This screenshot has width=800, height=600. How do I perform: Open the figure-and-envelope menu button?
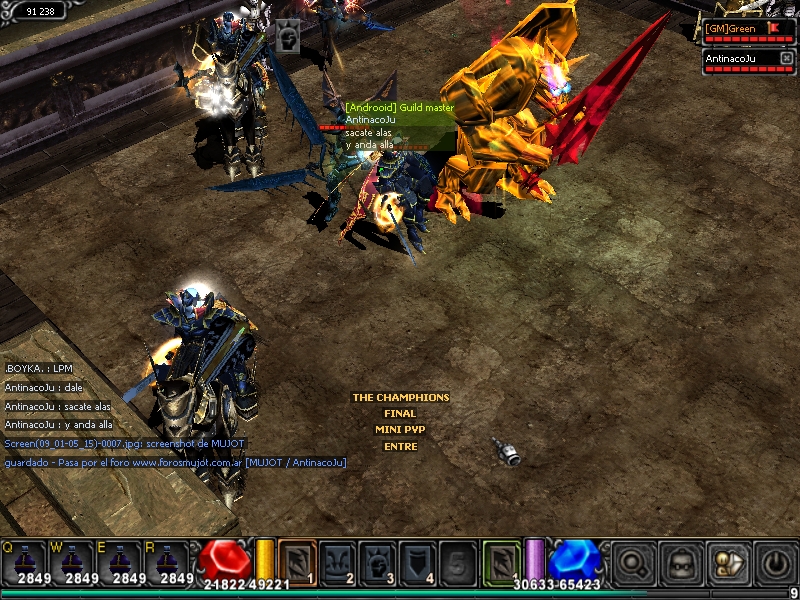click(x=728, y=561)
